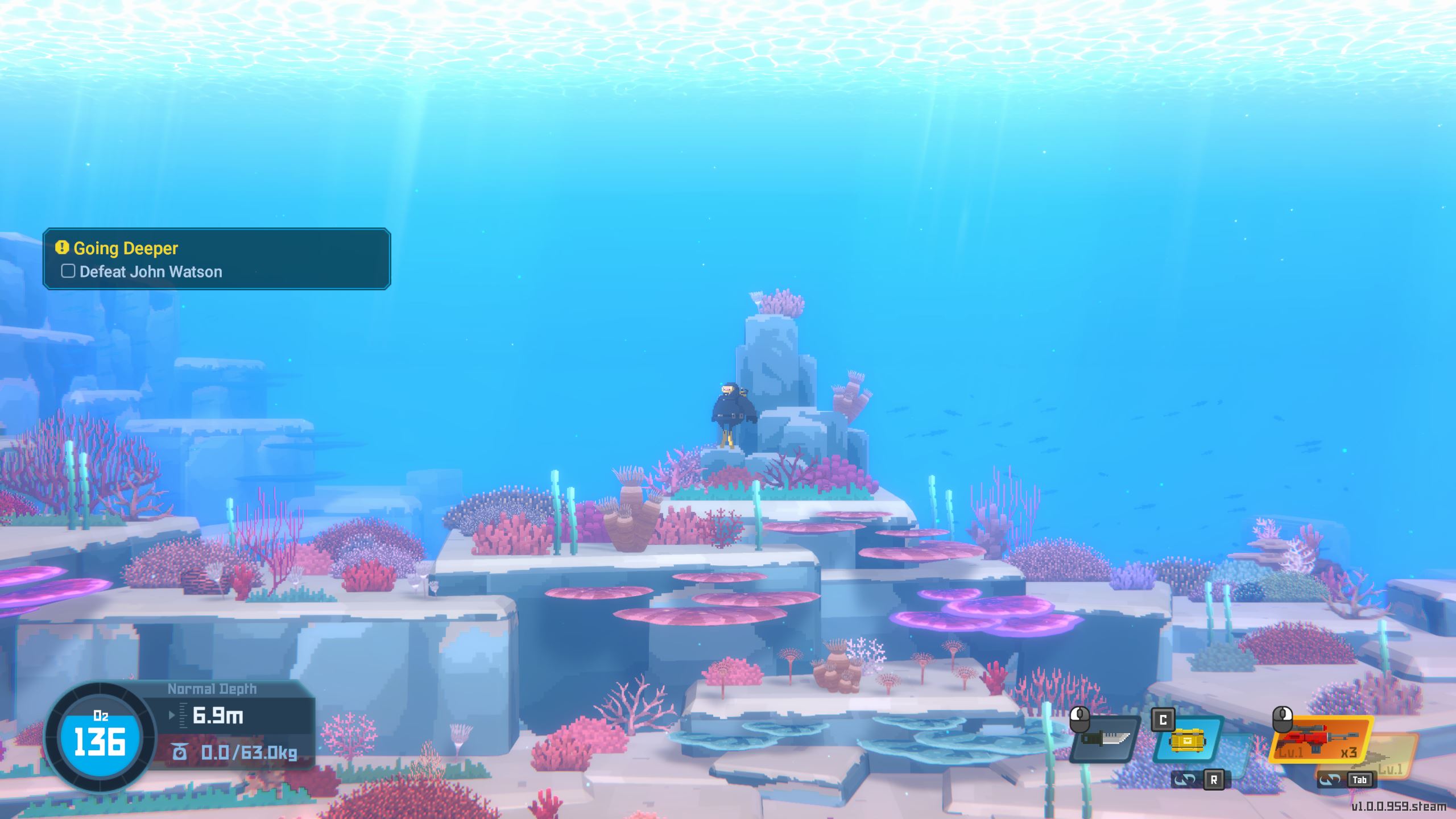This screenshot has height=819, width=1456.
Task: Select the dive knife melee slot
Action: (1105, 739)
